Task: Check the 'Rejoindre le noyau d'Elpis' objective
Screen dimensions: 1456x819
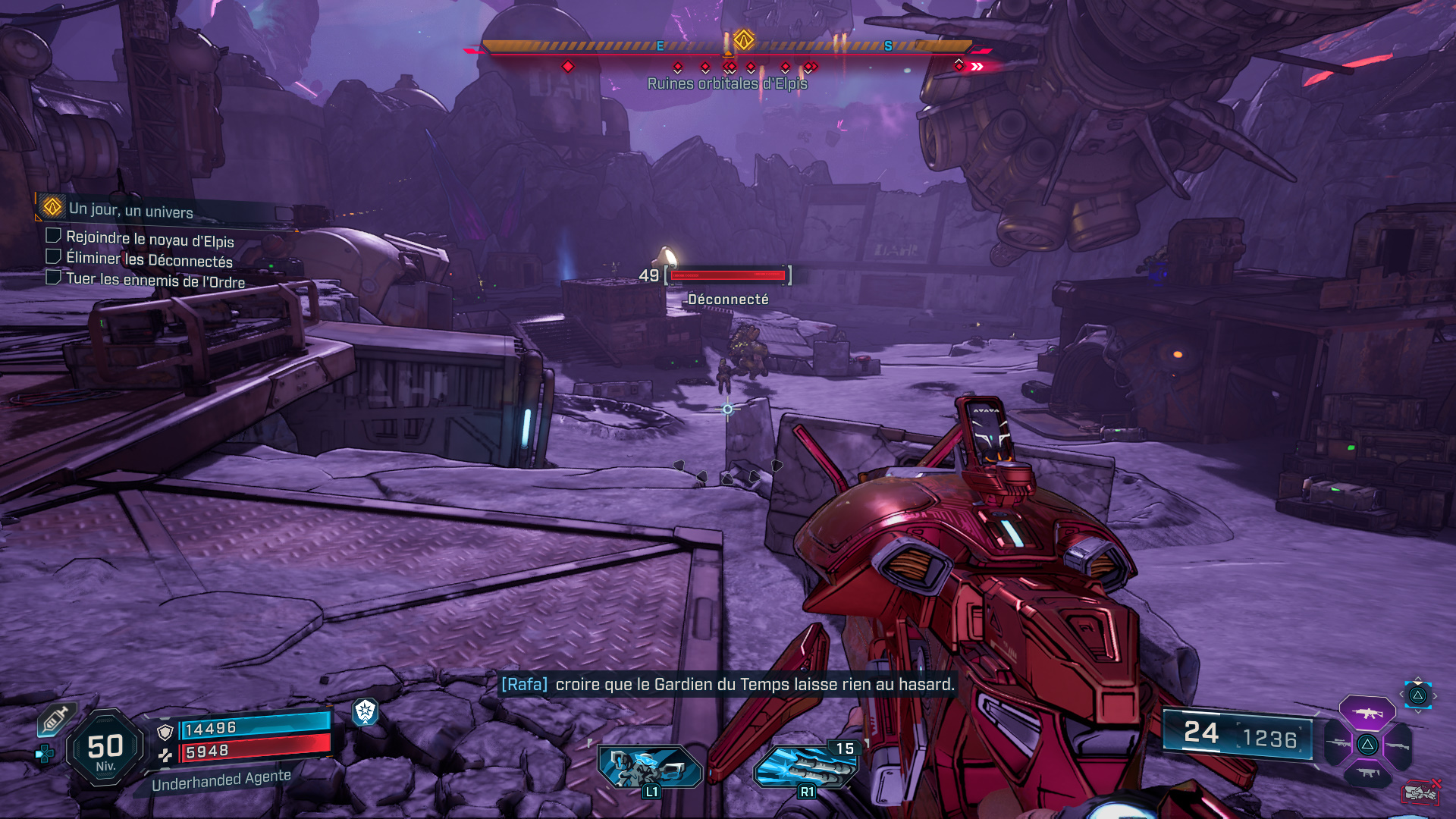Action: tap(53, 237)
